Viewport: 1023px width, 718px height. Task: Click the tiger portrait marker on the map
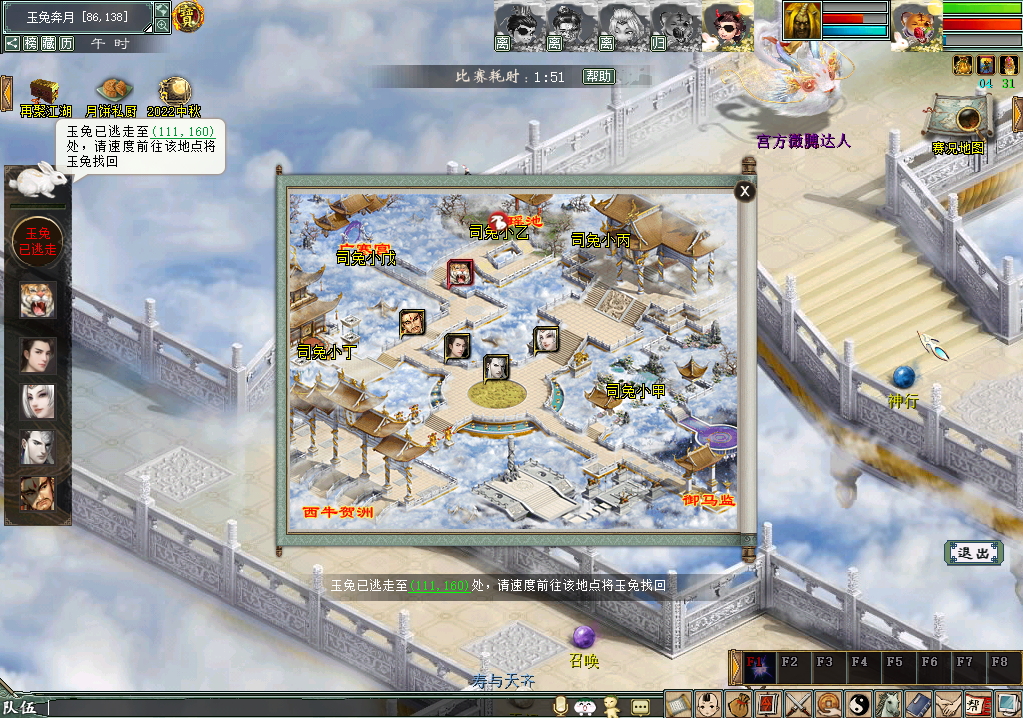pos(461,273)
